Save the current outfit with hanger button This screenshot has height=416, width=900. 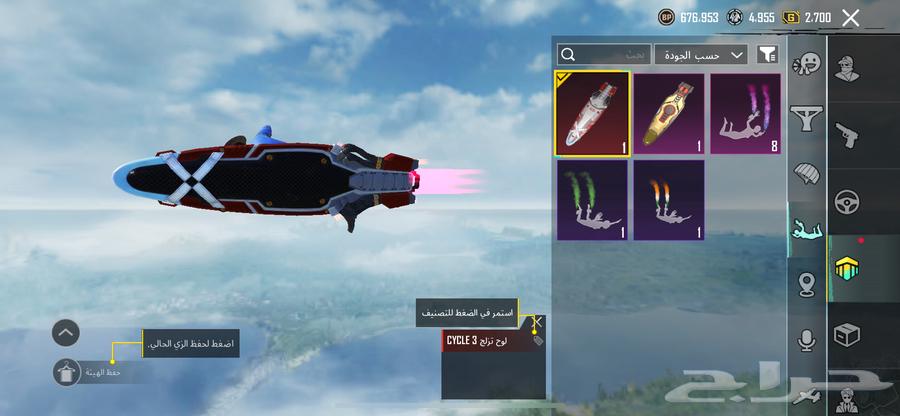click(x=66, y=371)
